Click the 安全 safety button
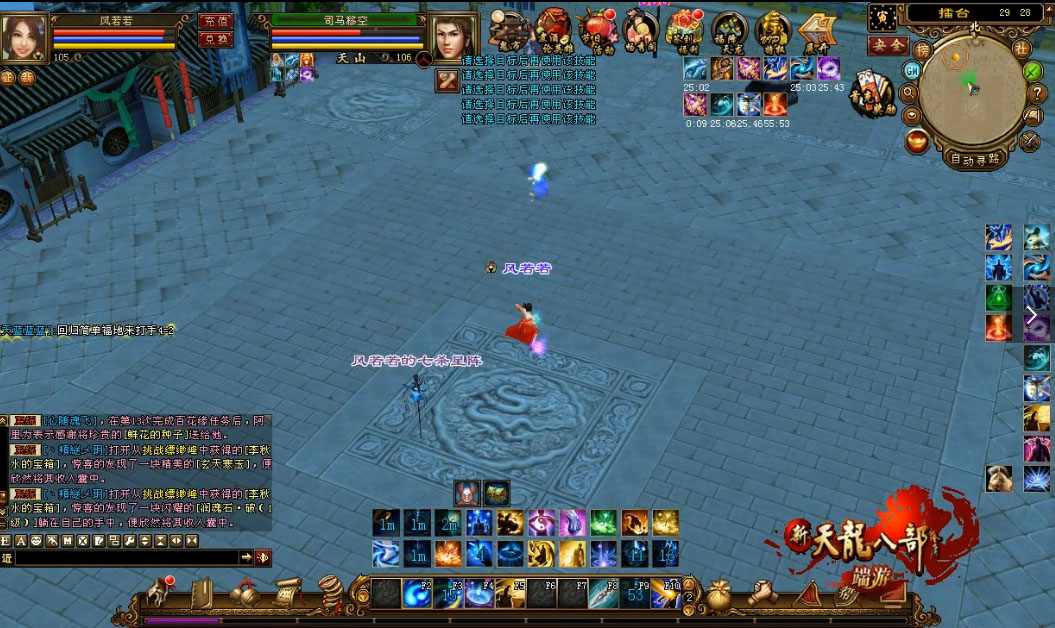Screen dimensions: 1055x628 tap(887, 45)
